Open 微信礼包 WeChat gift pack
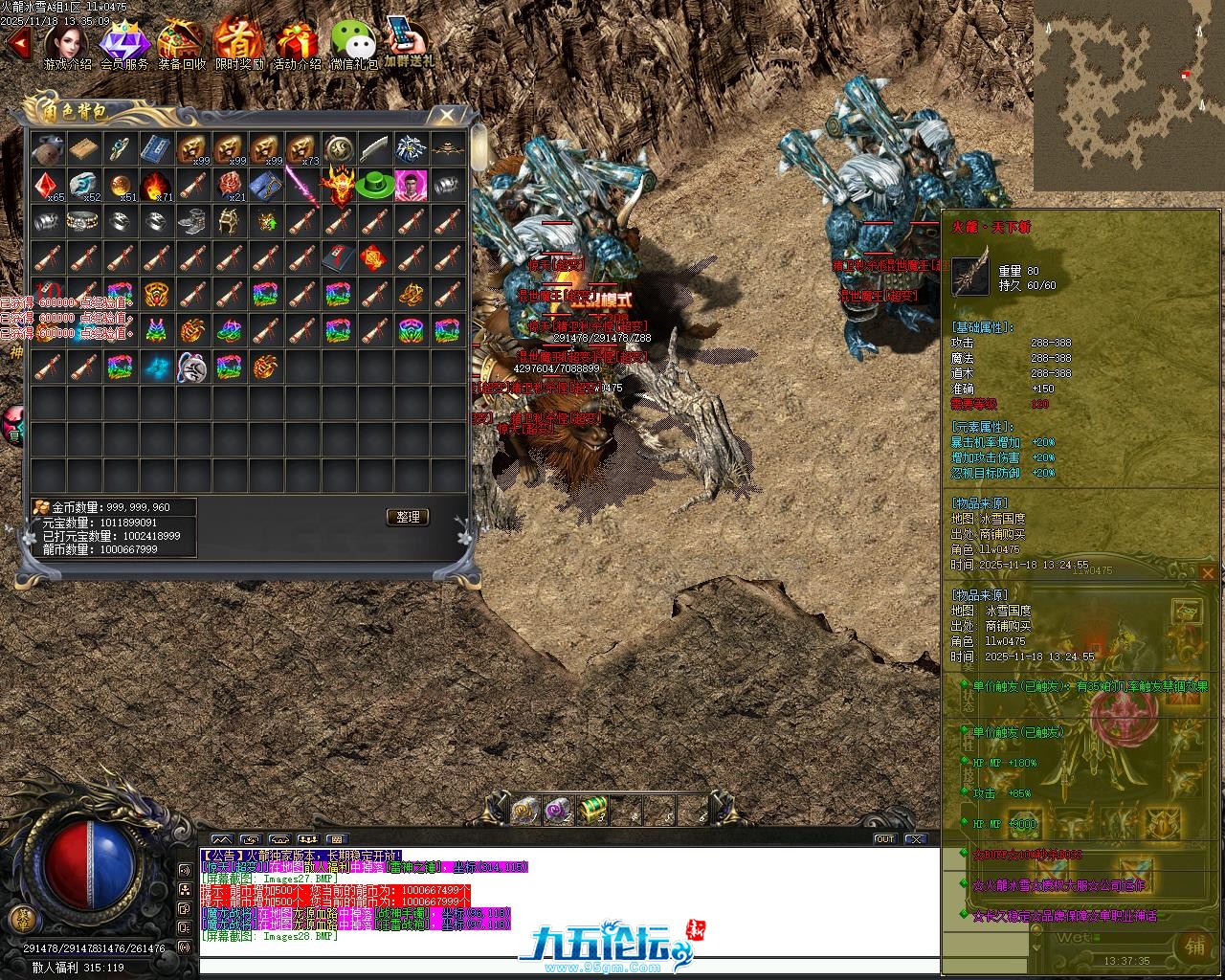 [353, 43]
